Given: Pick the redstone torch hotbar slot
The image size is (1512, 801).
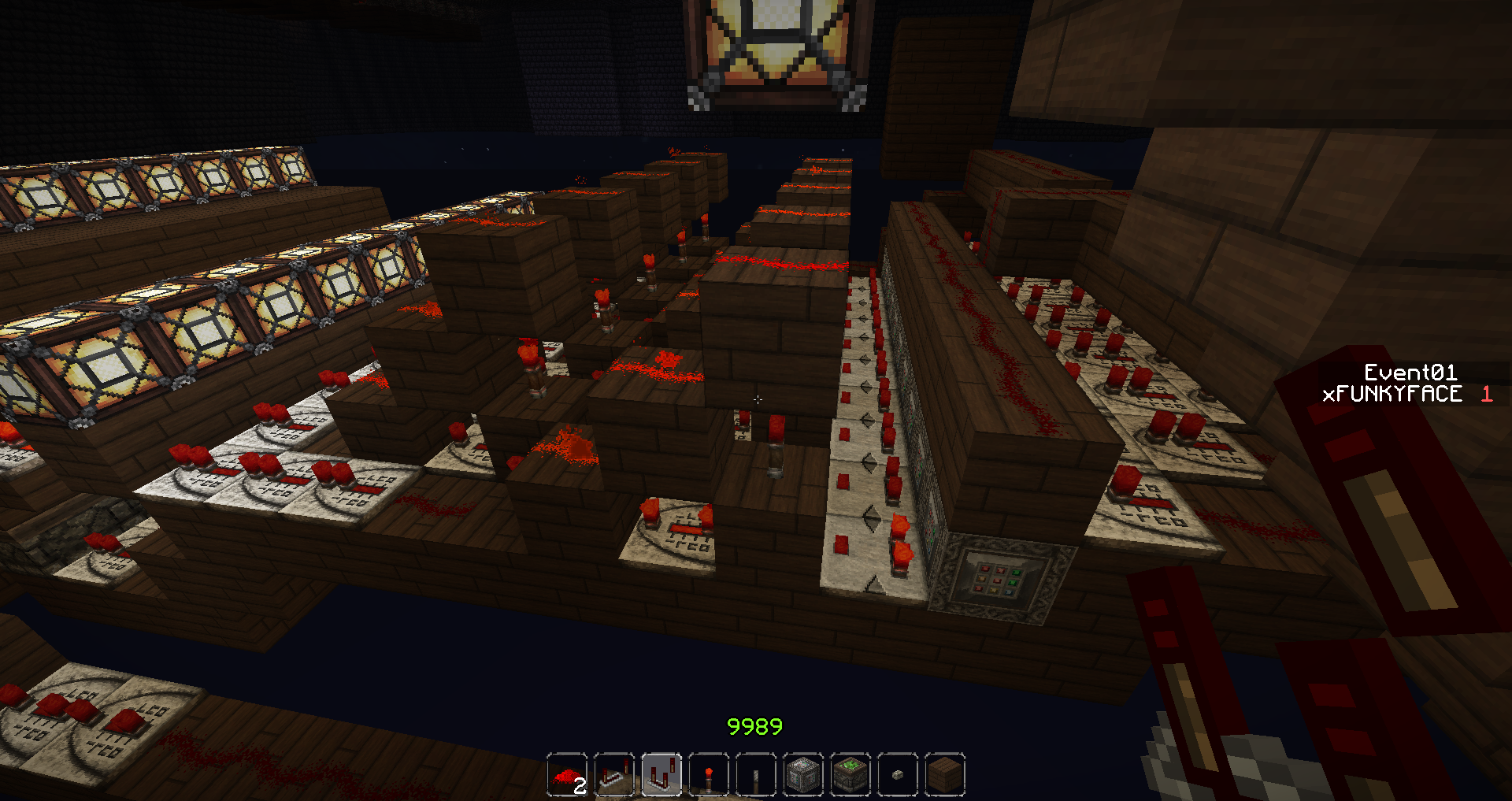Looking at the screenshot, I should point(709,775).
